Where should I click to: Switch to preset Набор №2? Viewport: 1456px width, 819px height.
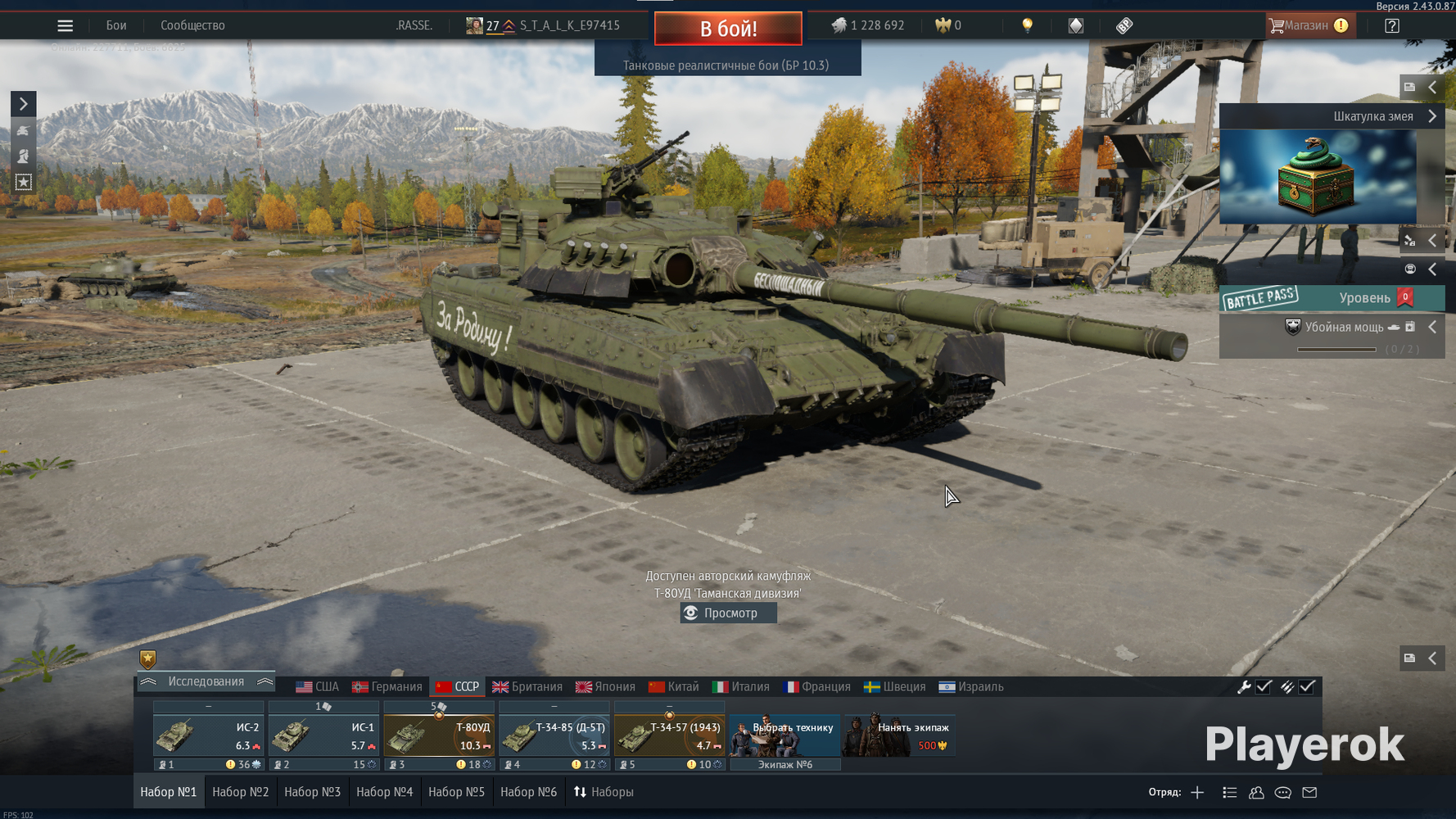[240, 792]
